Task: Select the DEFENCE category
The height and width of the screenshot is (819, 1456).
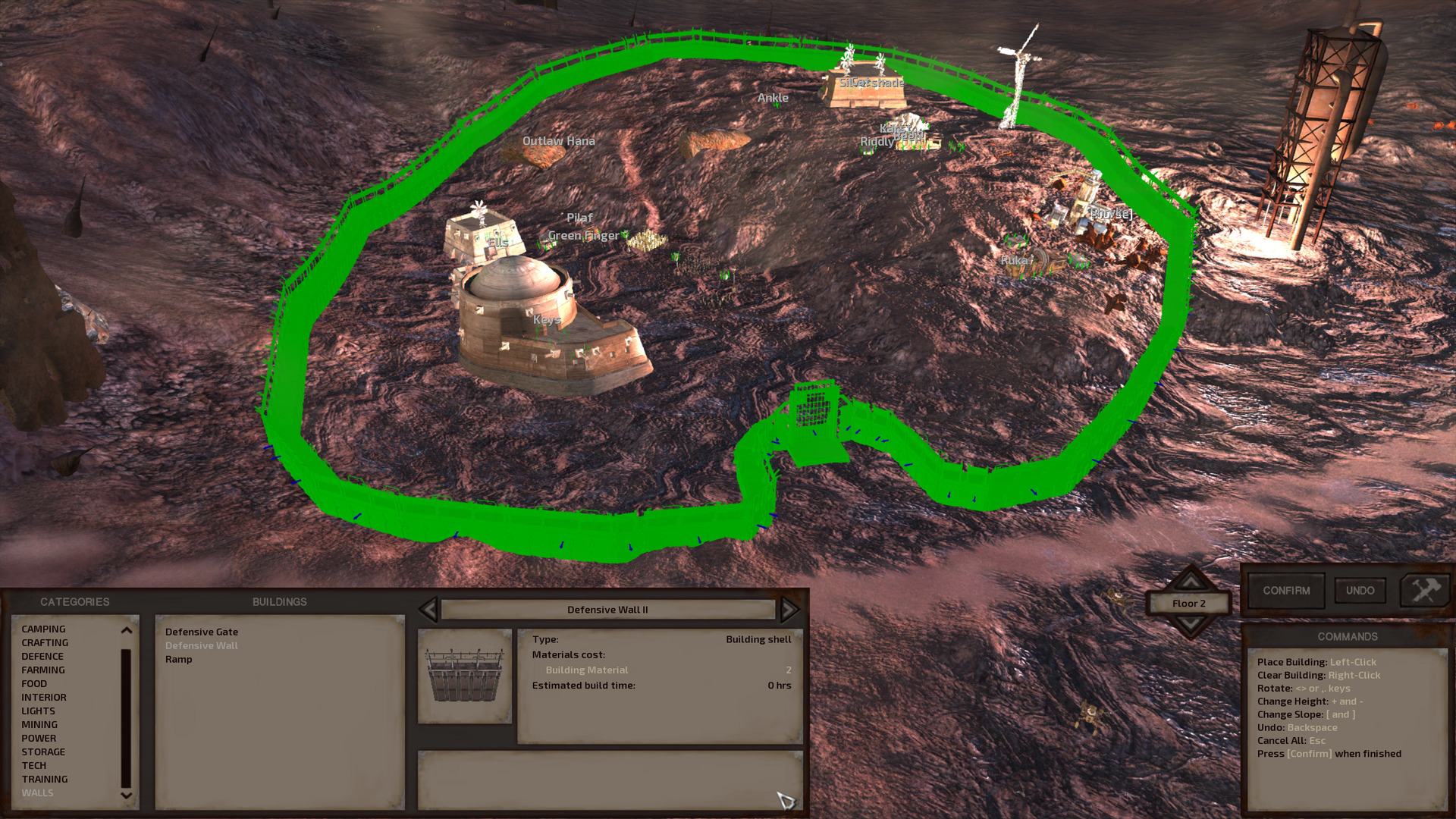Action: [43, 656]
